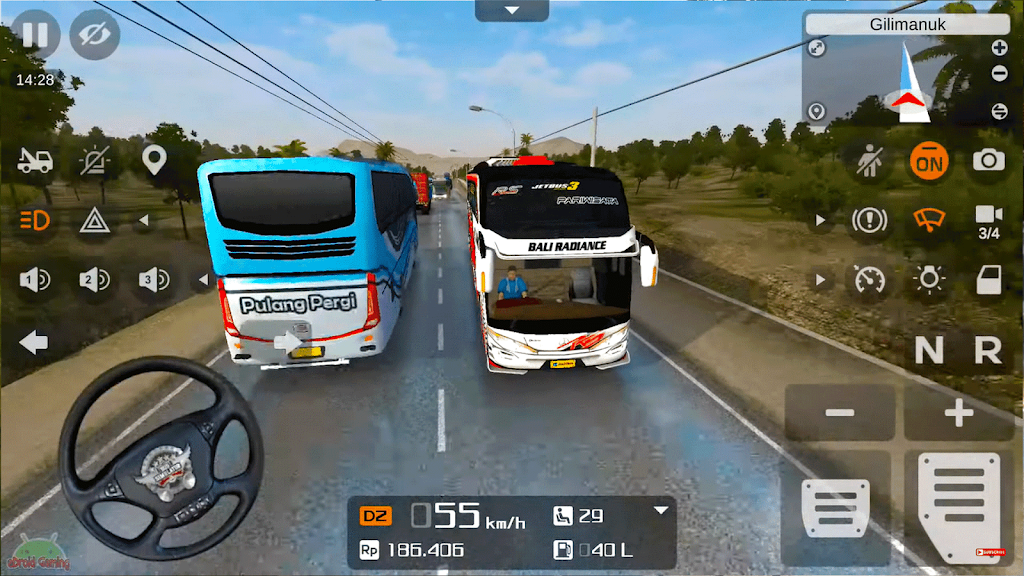Expand the minimap to full size
Image resolution: width=1024 pixels, height=576 pixels.
click(817, 47)
